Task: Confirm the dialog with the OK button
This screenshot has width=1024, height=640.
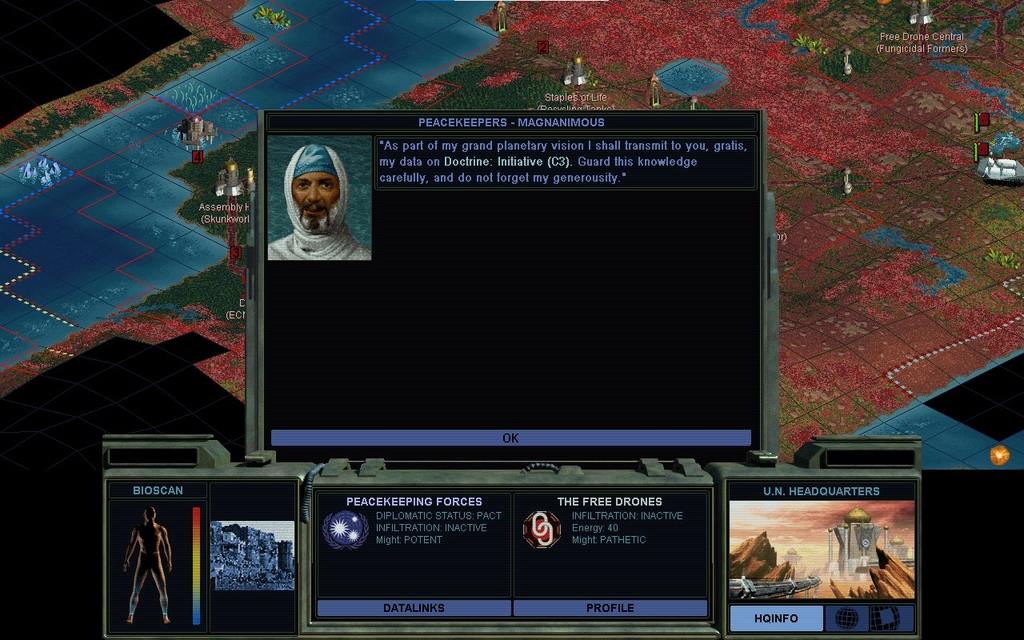Action: point(510,438)
